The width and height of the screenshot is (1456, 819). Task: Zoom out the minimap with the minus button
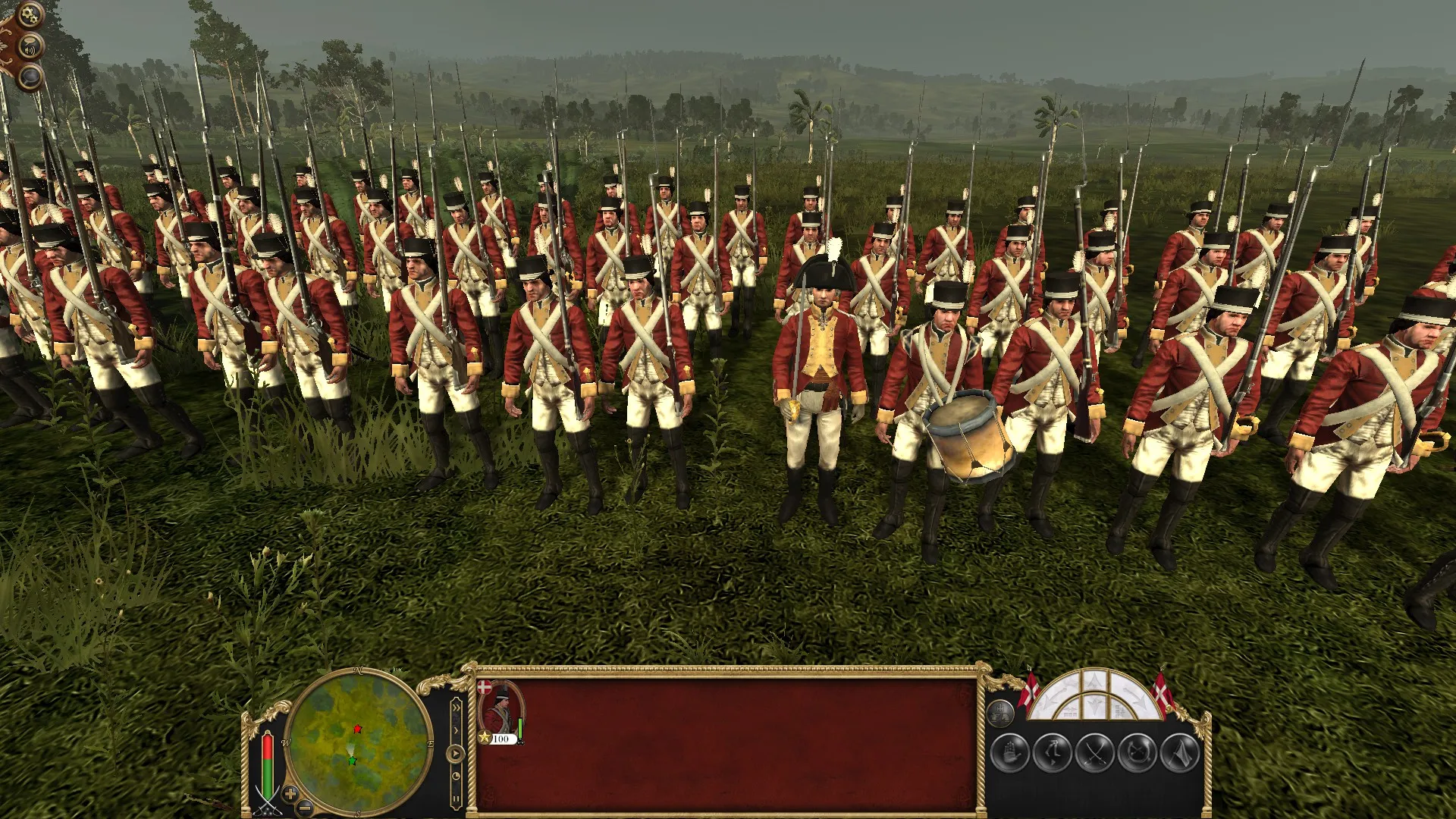click(x=305, y=808)
